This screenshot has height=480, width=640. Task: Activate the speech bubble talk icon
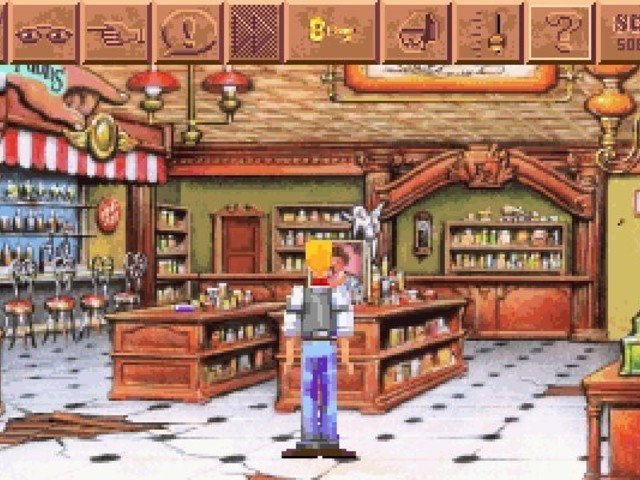(x=189, y=33)
